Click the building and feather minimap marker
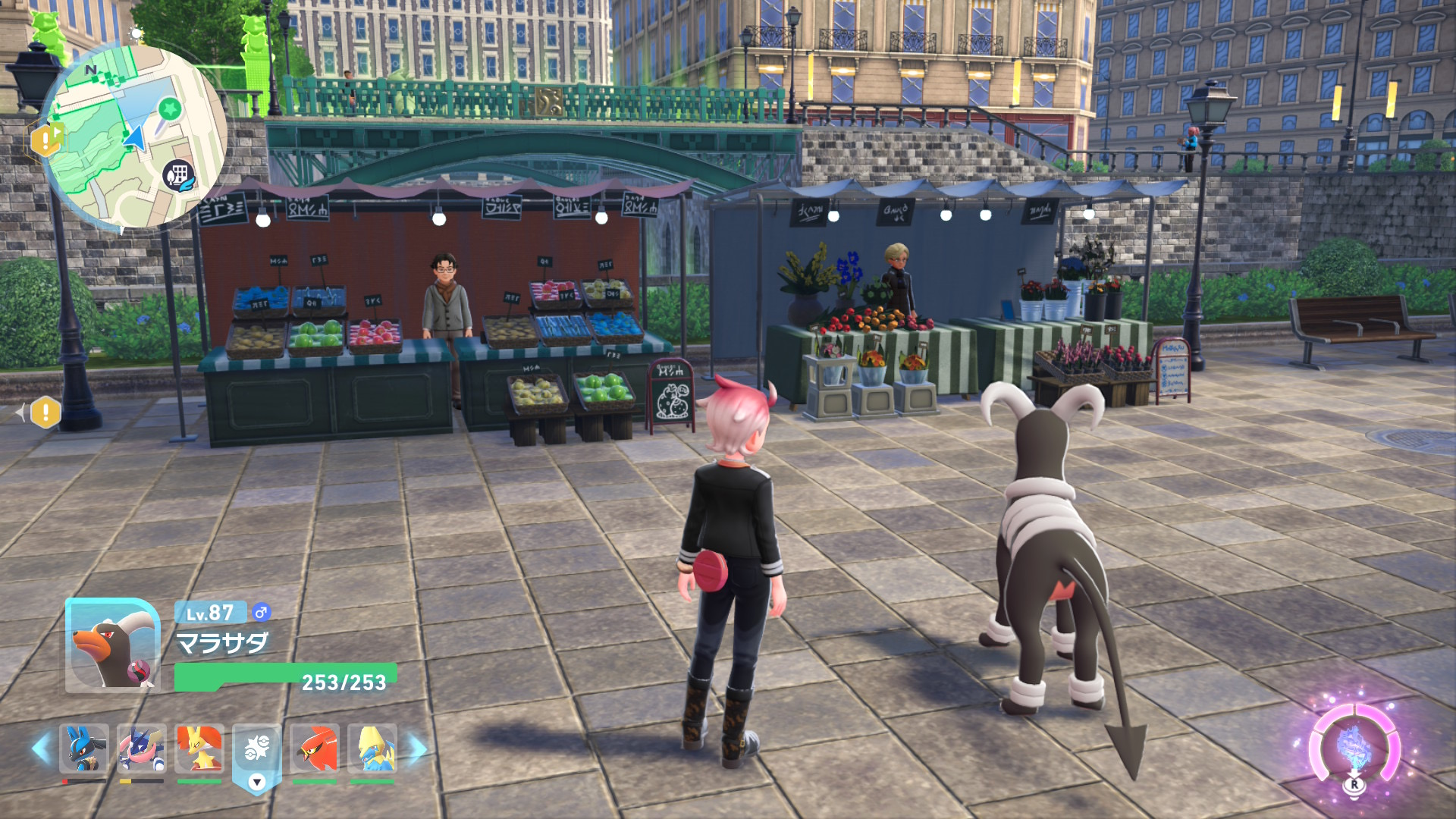Viewport: 1456px width, 819px height. click(x=180, y=176)
